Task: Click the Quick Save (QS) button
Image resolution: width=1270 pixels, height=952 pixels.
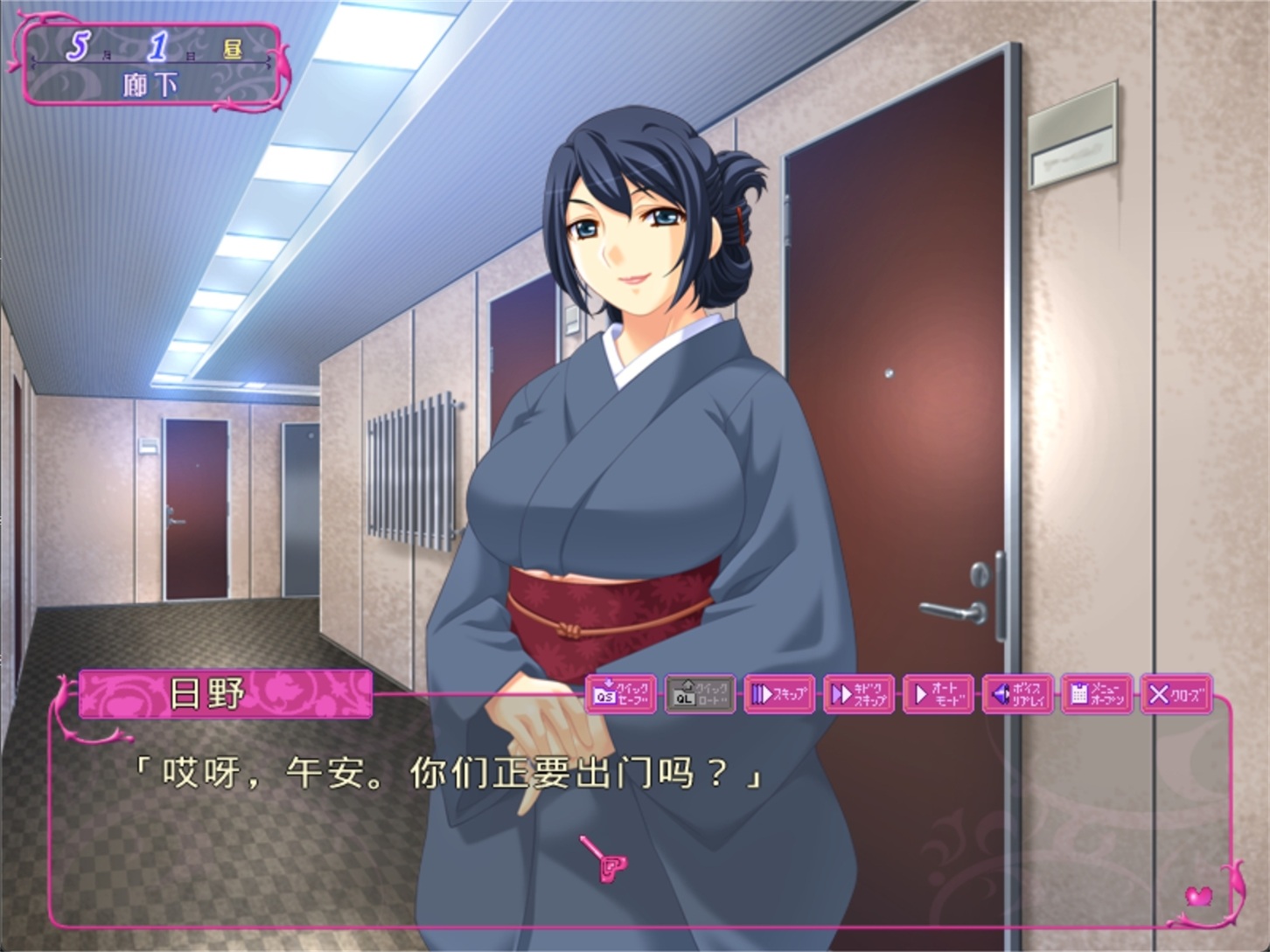Action: pos(620,694)
